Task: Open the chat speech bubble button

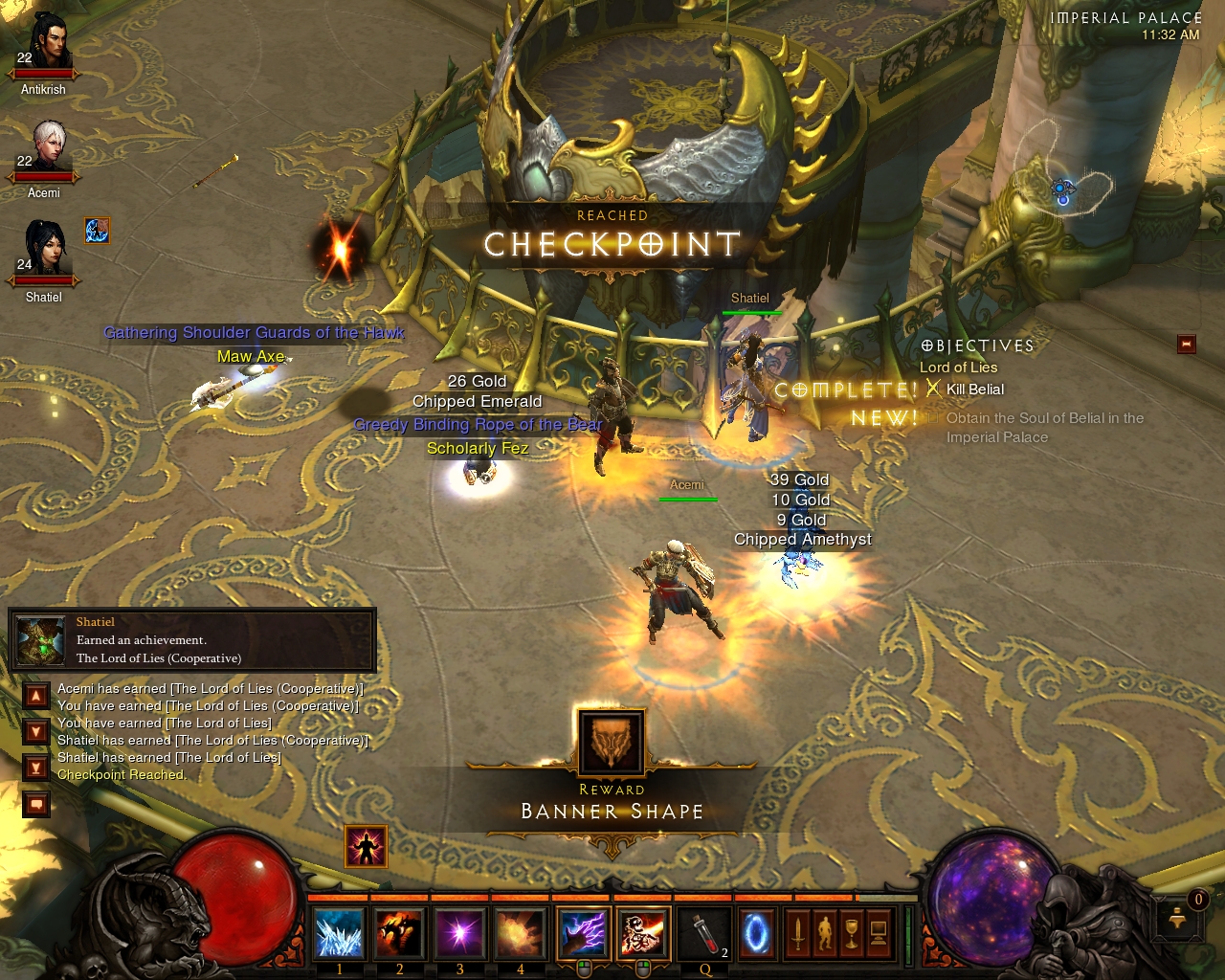Action: [36, 804]
